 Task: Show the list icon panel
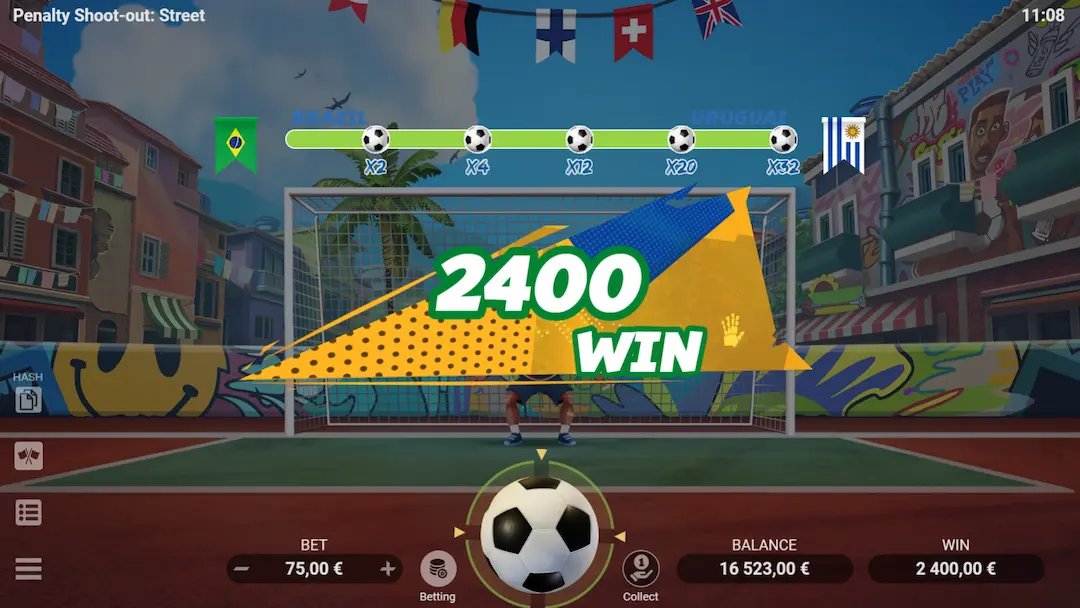(x=29, y=513)
